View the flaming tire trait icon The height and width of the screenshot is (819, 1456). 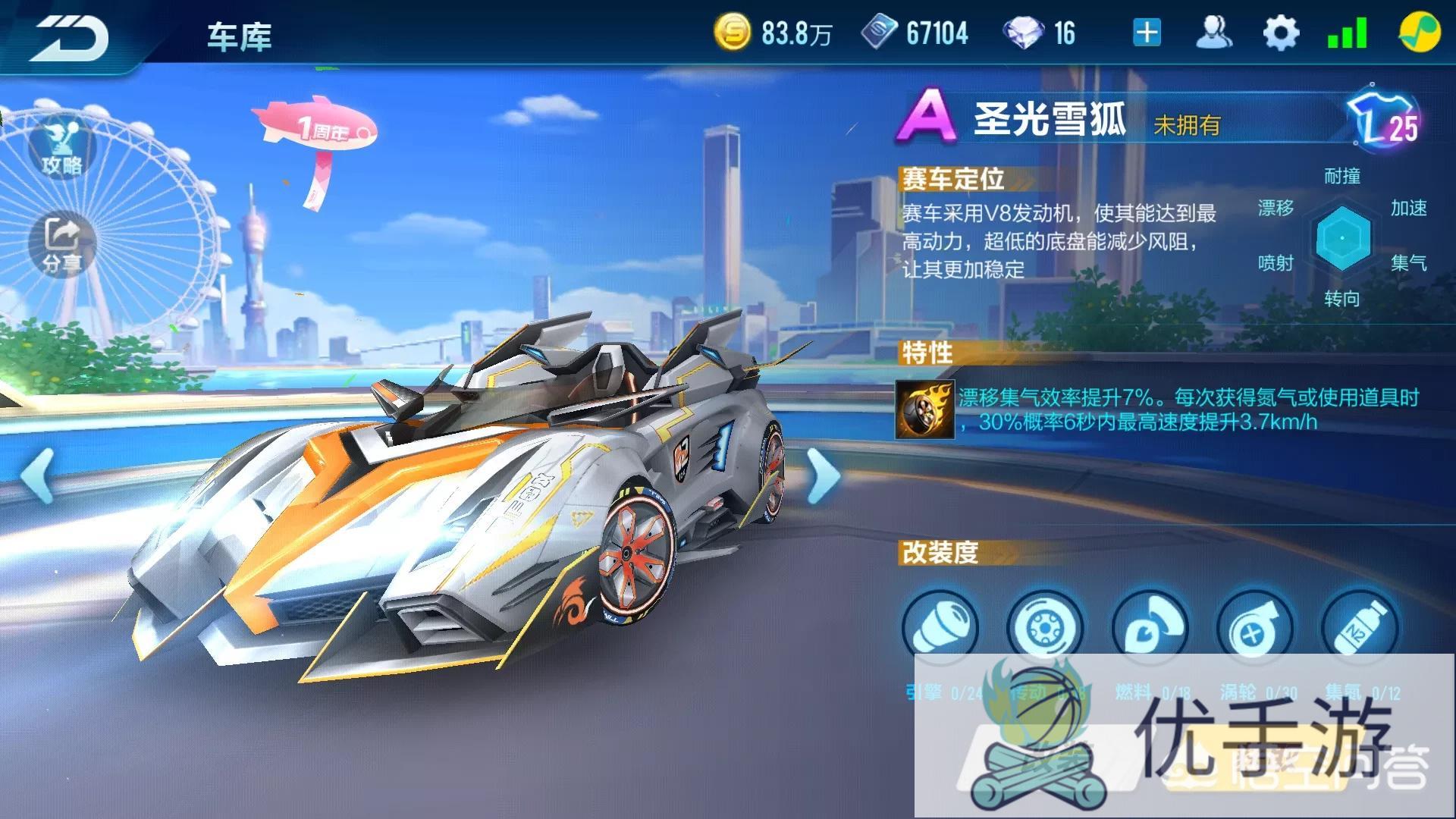925,409
